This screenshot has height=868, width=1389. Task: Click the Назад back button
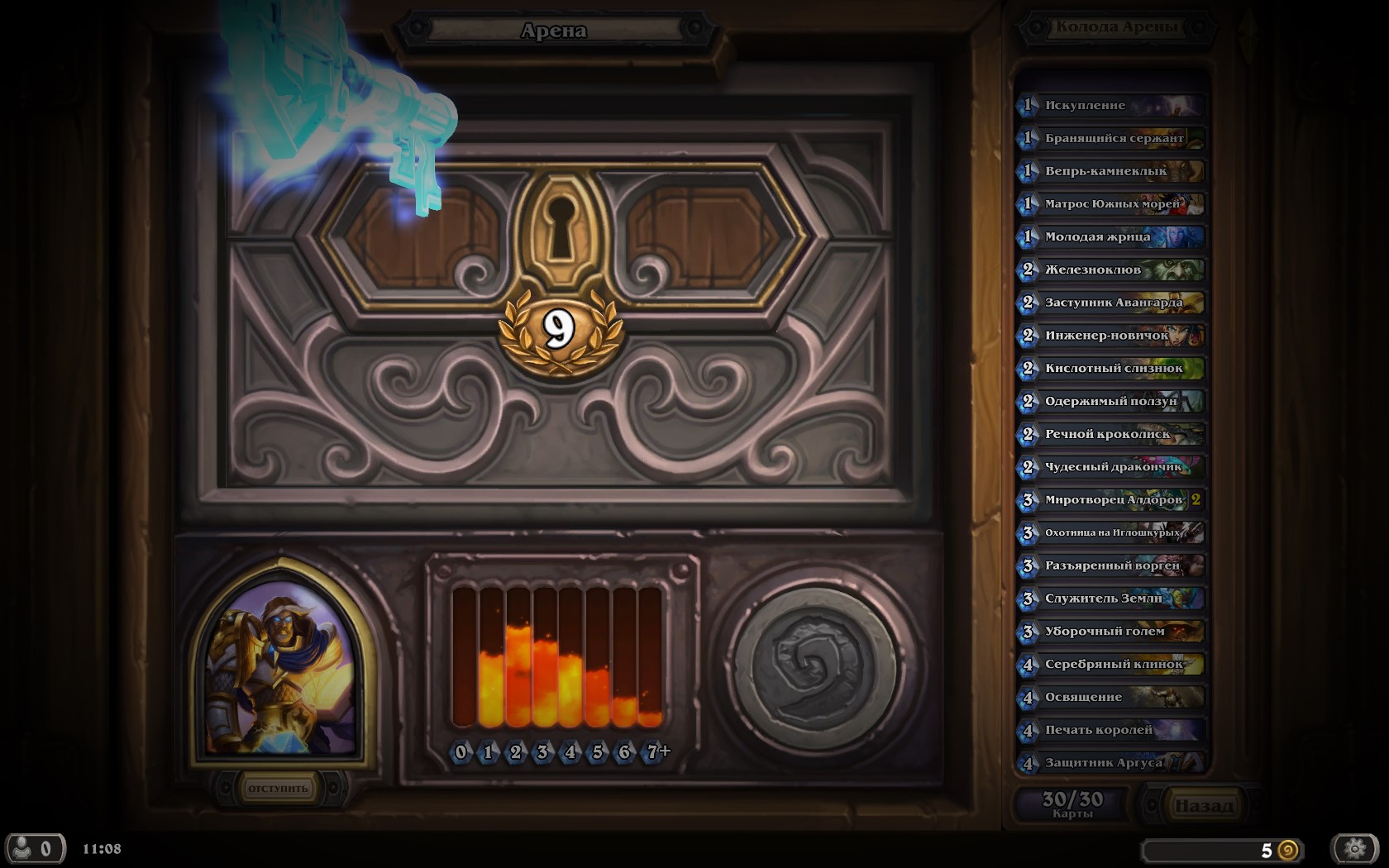tap(1203, 805)
